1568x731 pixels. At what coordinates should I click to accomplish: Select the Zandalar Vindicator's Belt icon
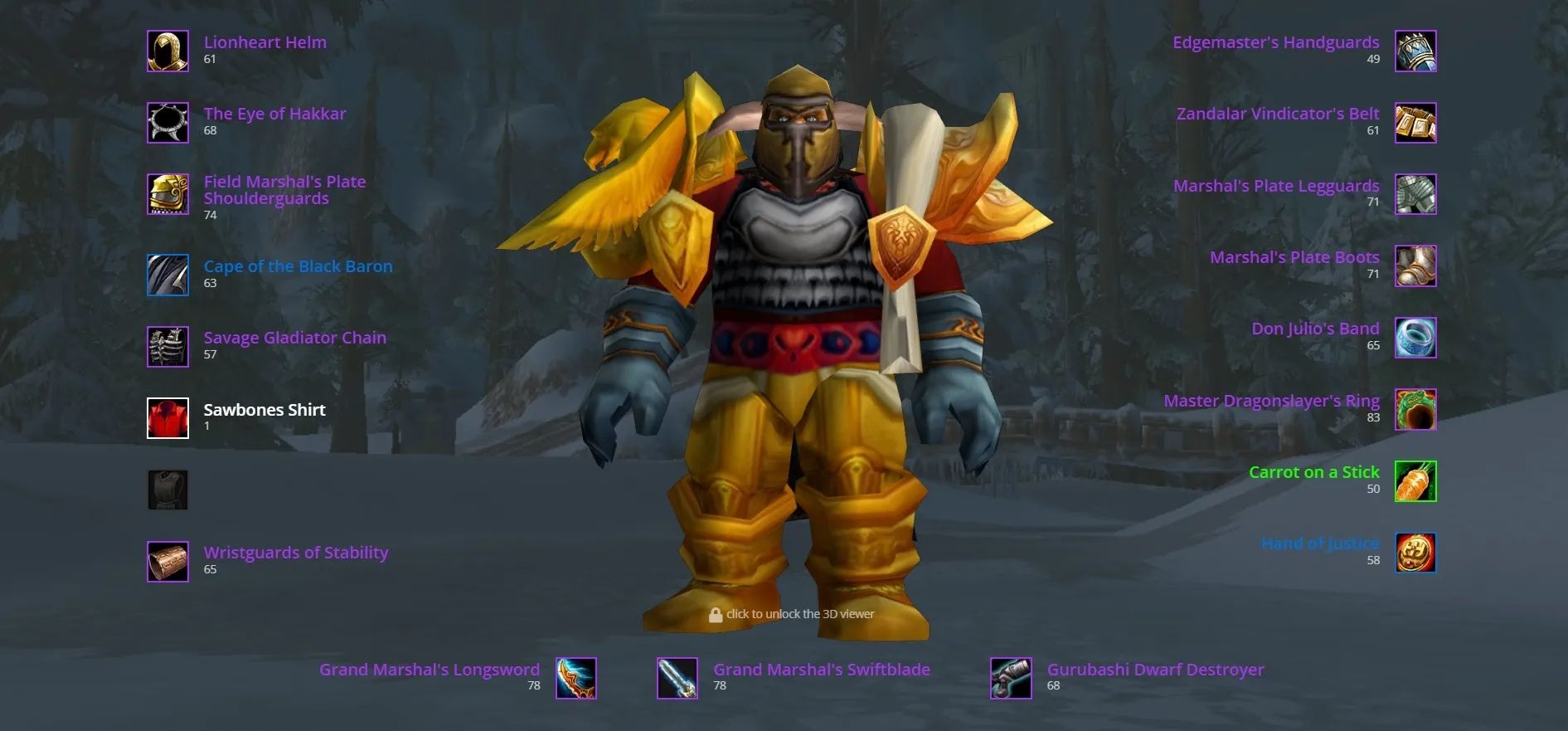tap(1415, 122)
